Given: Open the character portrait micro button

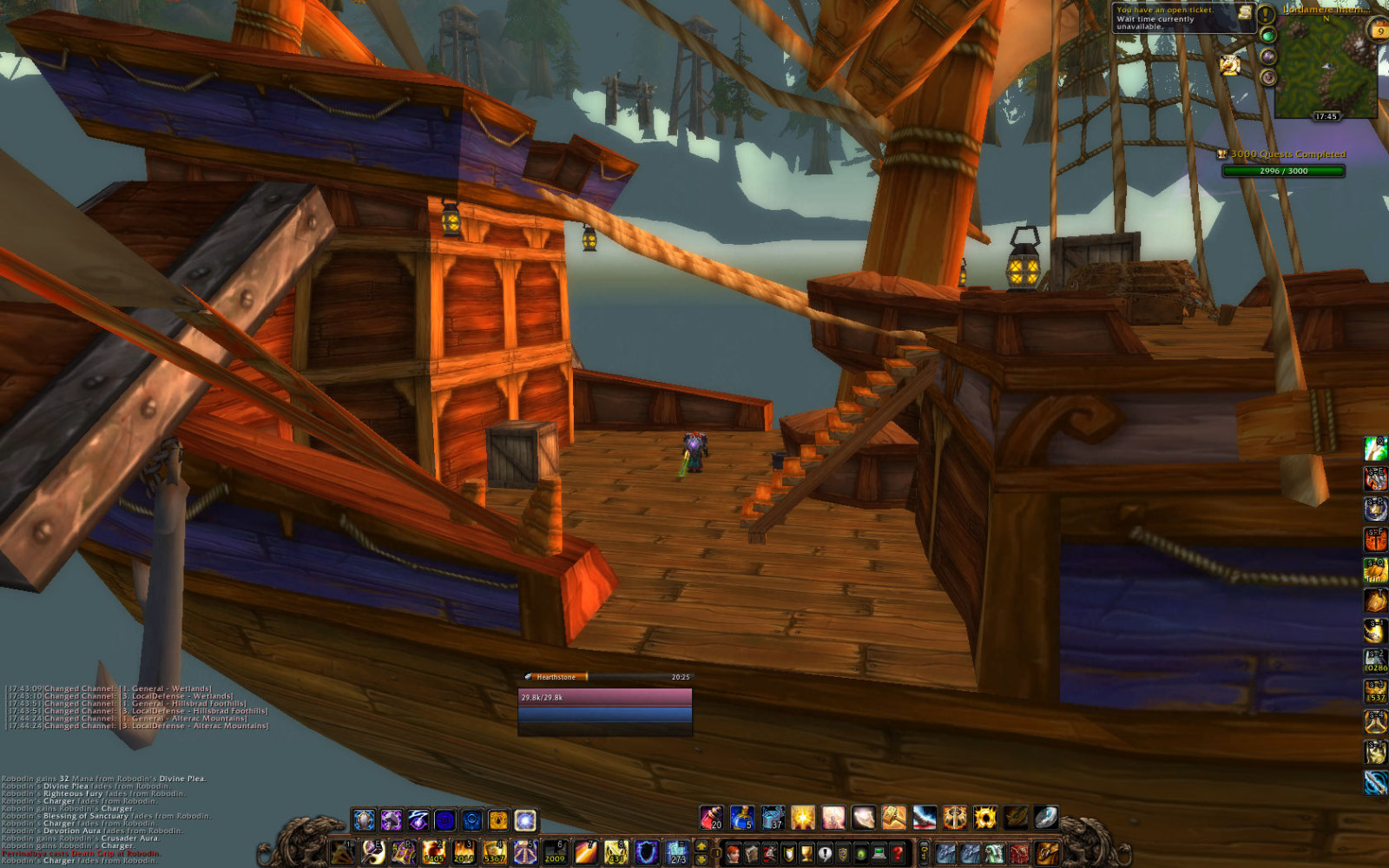Looking at the screenshot, I should [x=734, y=852].
